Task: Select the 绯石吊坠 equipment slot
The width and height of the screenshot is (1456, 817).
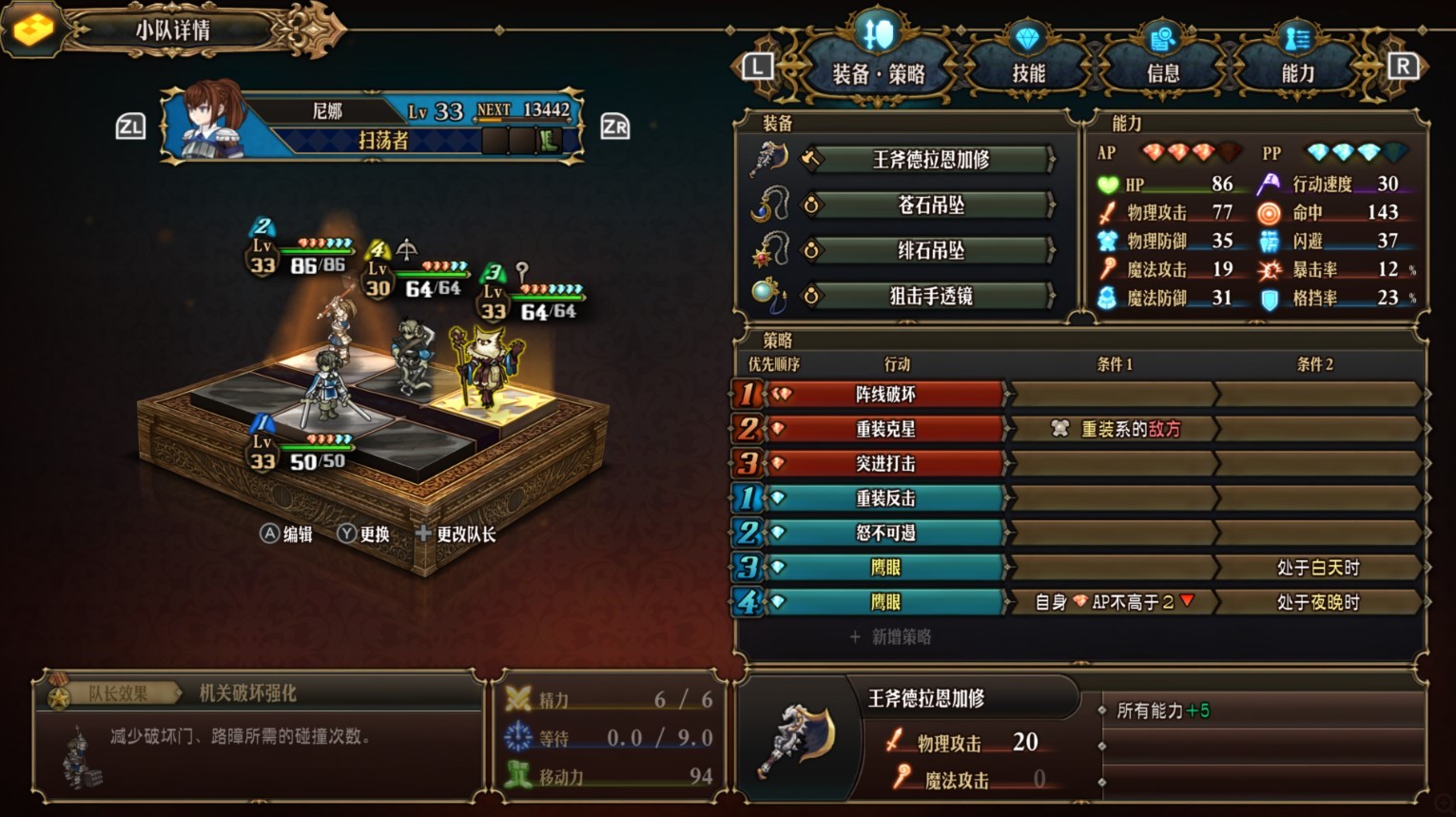Action: tap(930, 251)
